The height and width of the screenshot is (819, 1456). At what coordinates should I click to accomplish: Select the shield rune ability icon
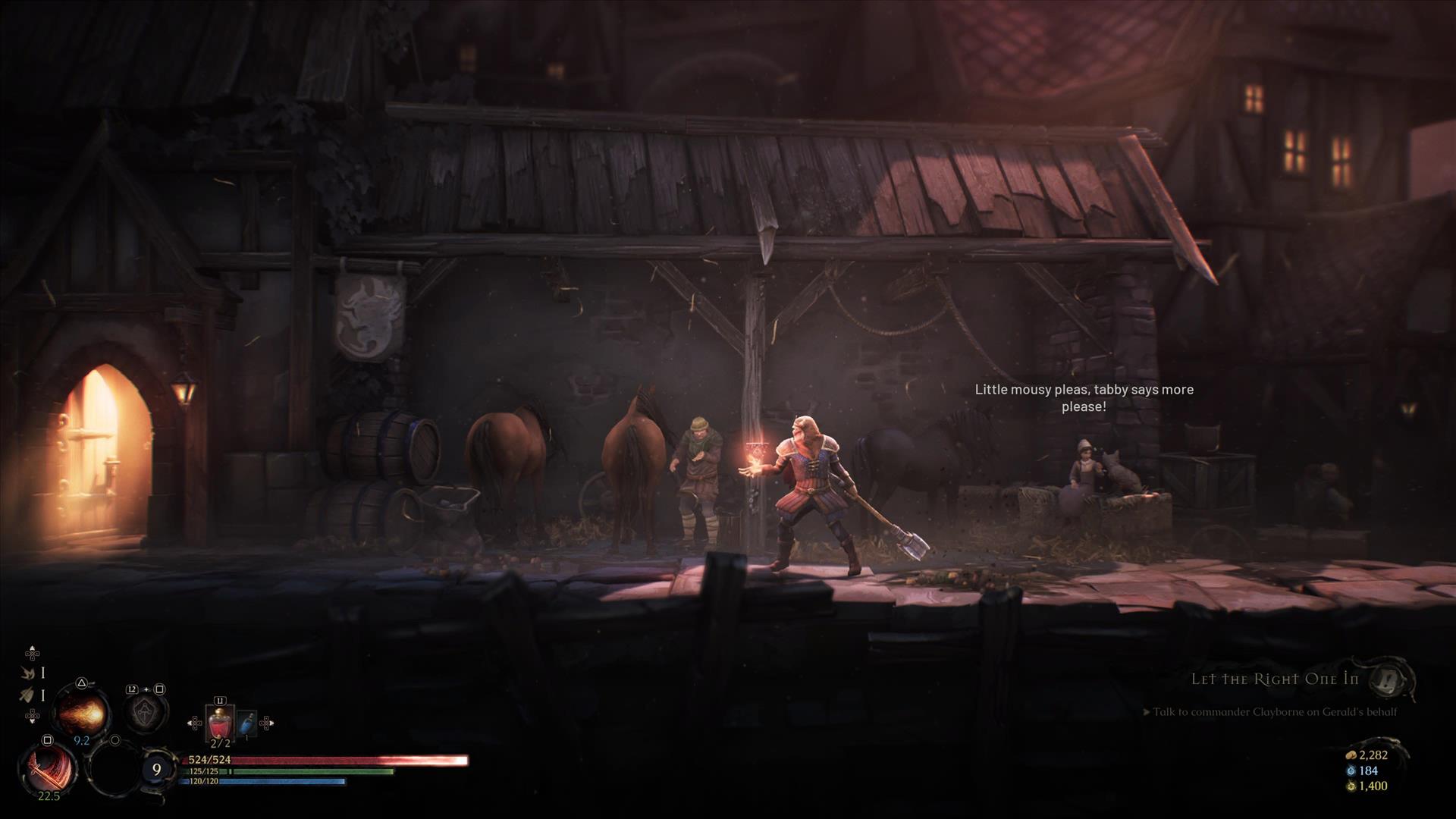point(145,712)
